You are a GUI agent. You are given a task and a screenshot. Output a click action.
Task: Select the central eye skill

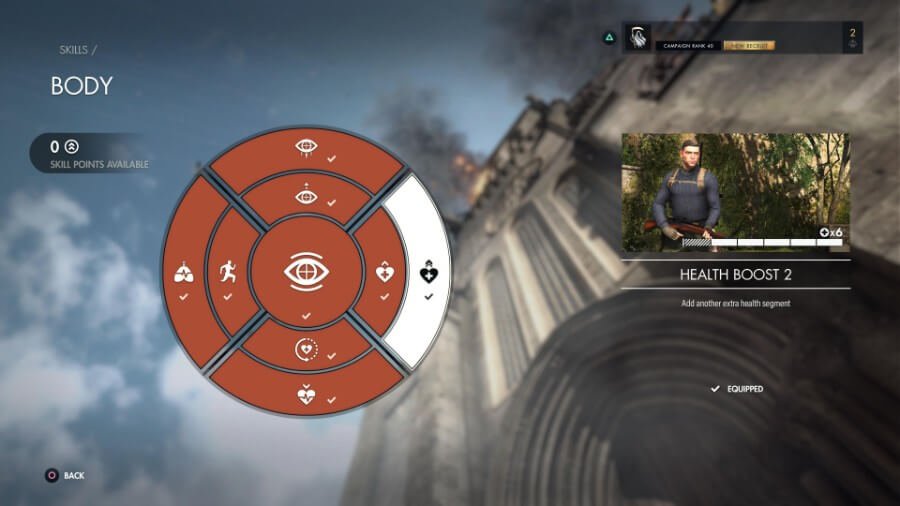(306, 271)
